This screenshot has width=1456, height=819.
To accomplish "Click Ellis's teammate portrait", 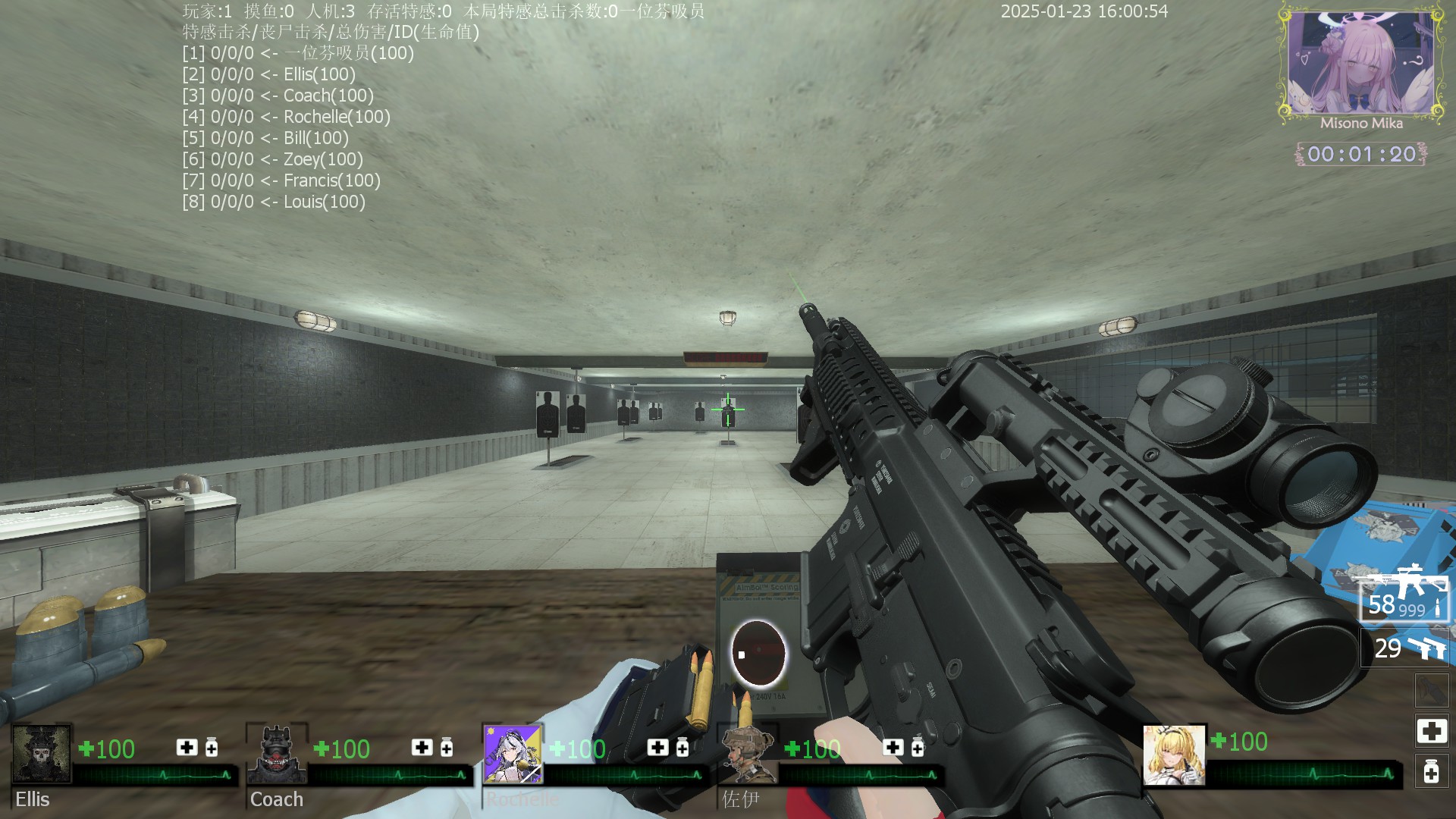I will tap(42, 754).
